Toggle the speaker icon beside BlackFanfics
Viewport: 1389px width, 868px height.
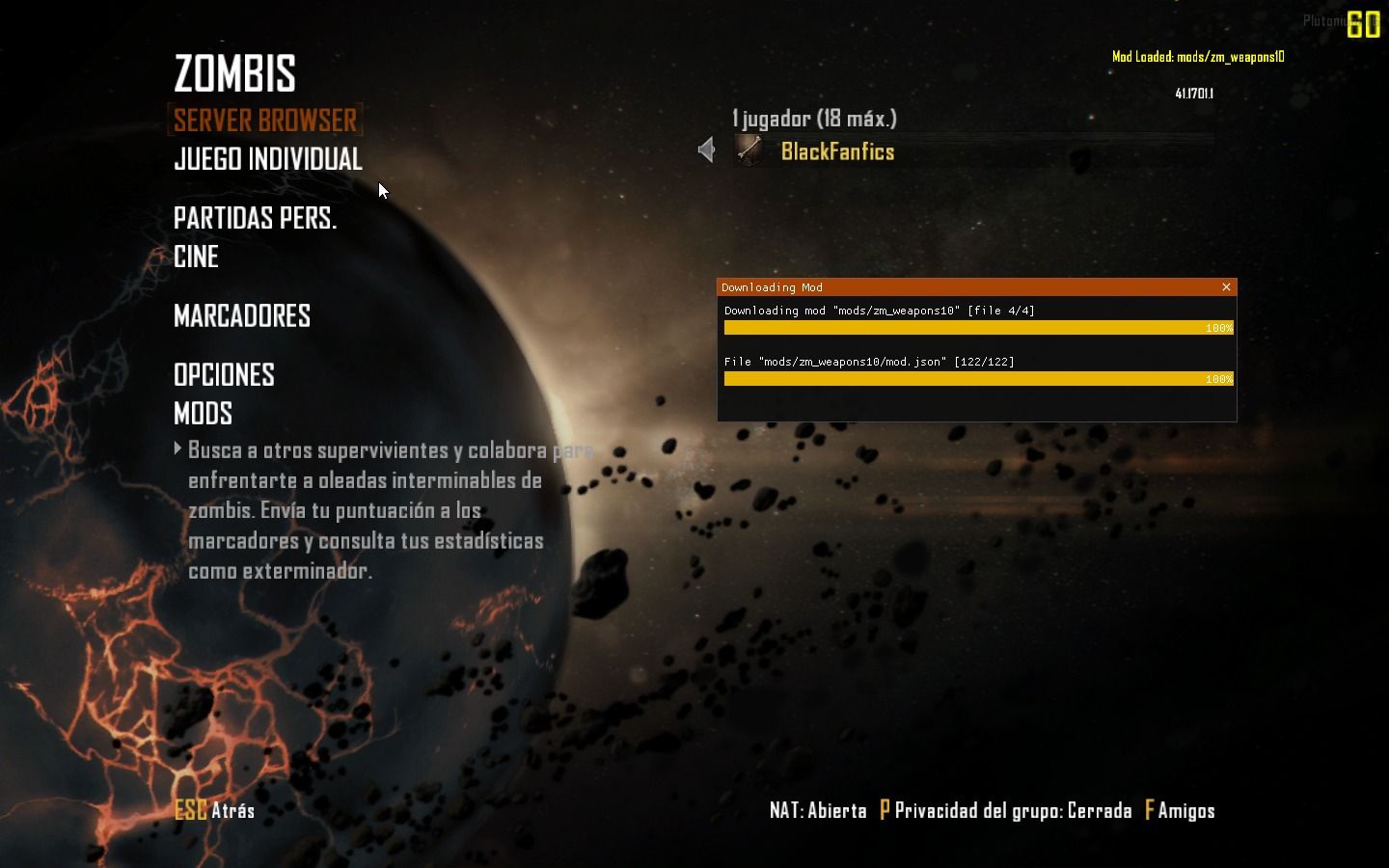706,150
